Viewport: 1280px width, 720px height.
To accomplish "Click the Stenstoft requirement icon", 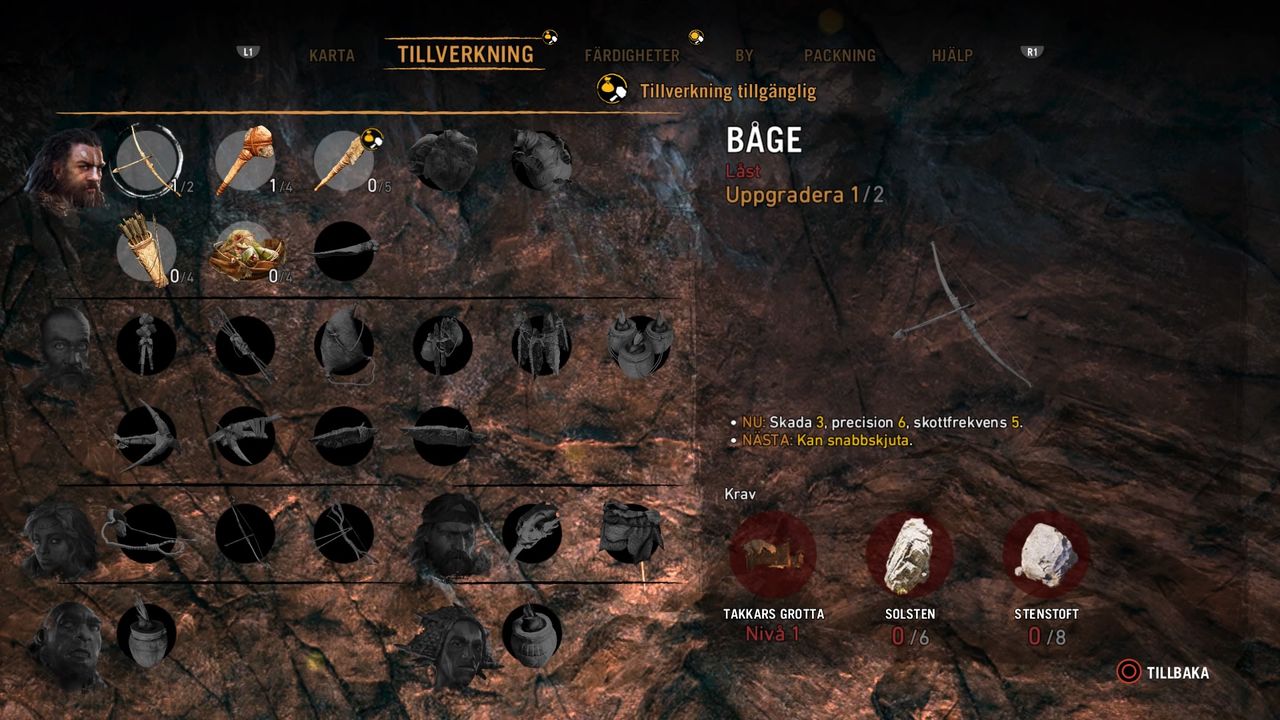I will point(1046,553).
